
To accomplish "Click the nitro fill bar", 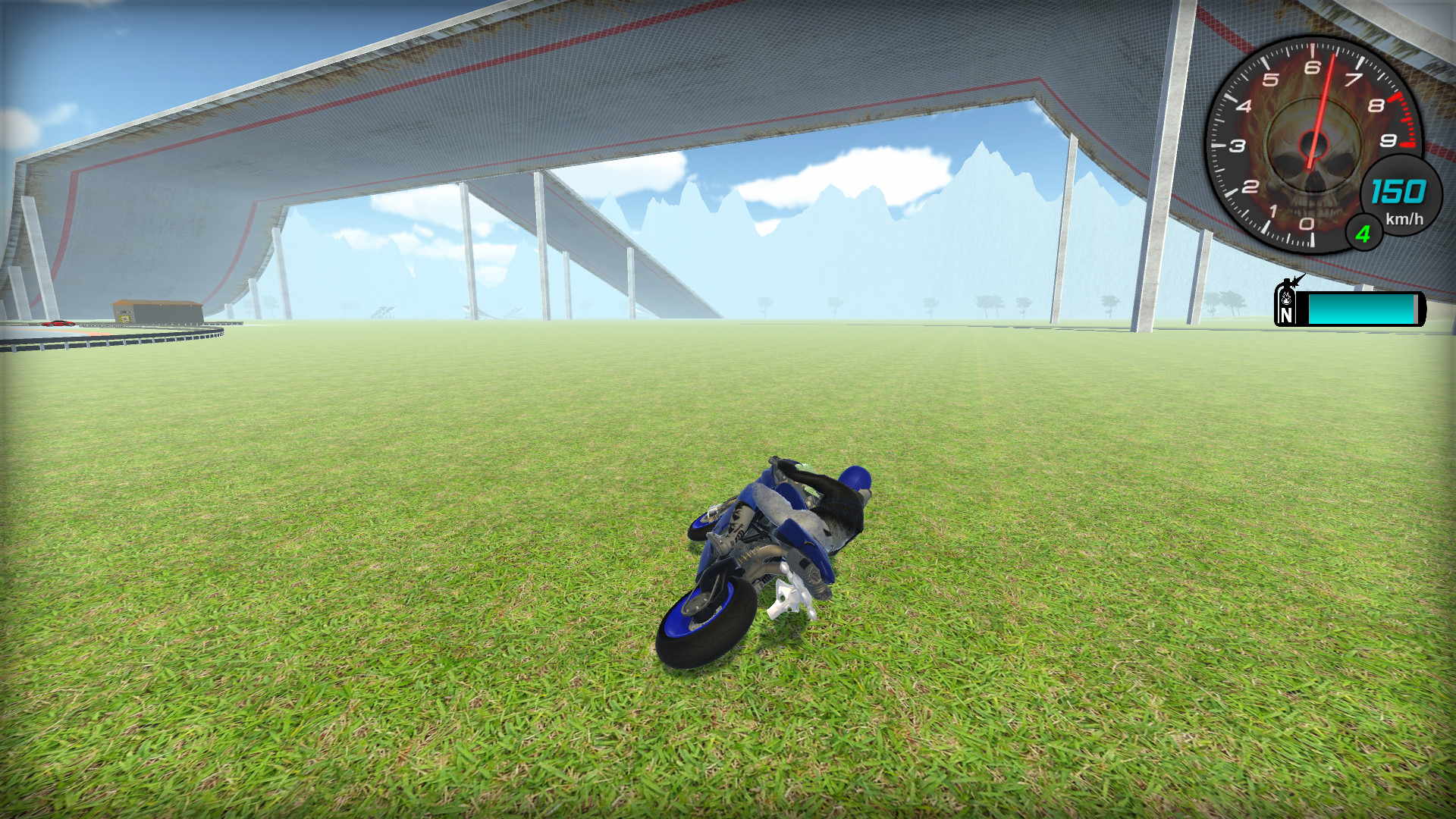I will click(x=1361, y=309).
